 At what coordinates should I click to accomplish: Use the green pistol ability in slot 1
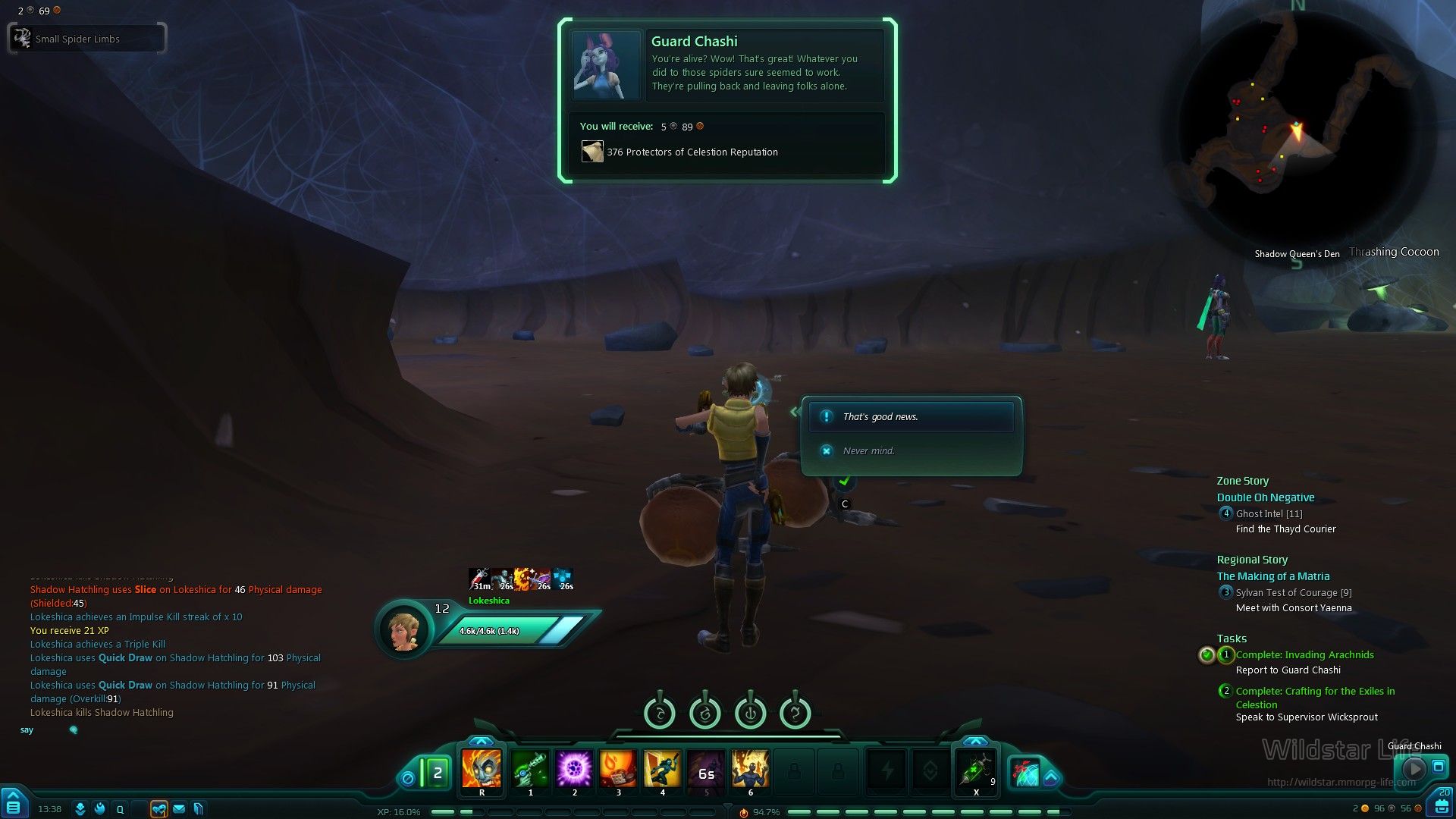click(530, 769)
